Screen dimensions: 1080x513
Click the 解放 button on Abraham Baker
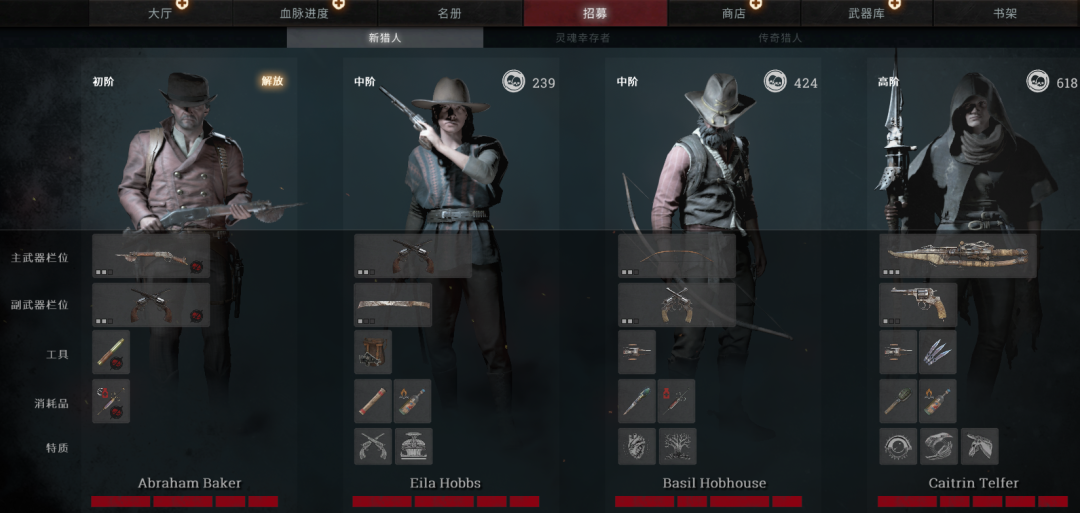pos(272,81)
